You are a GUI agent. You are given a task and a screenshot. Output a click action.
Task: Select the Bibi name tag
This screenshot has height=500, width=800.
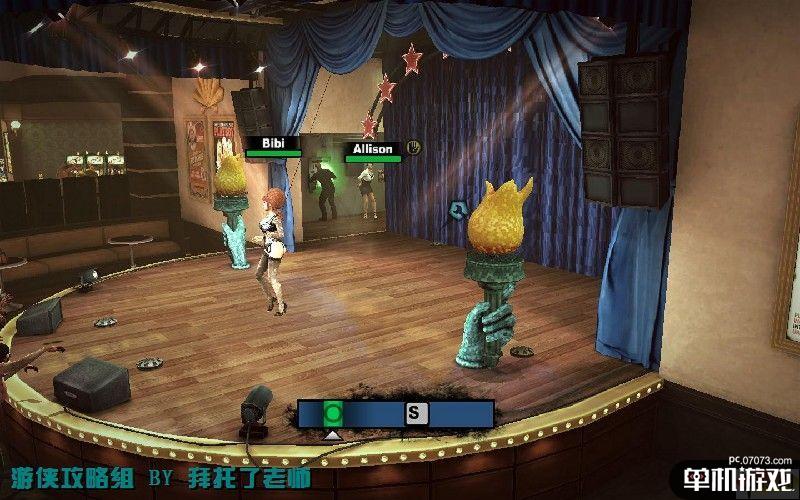pyautogui.click(x=273, y=143)
